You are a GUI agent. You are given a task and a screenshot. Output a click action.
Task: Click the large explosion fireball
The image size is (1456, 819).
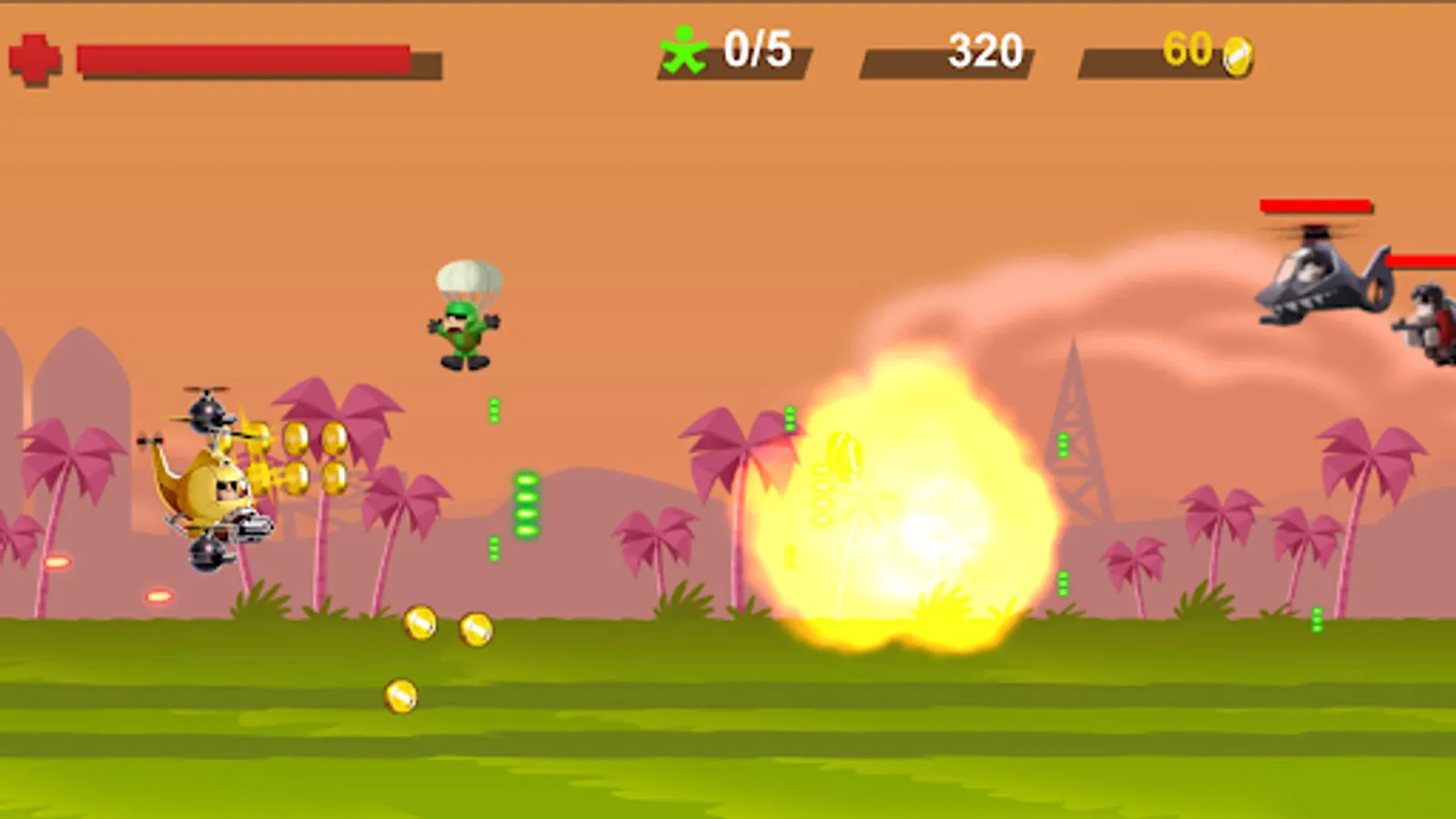(x=910, y=510)
